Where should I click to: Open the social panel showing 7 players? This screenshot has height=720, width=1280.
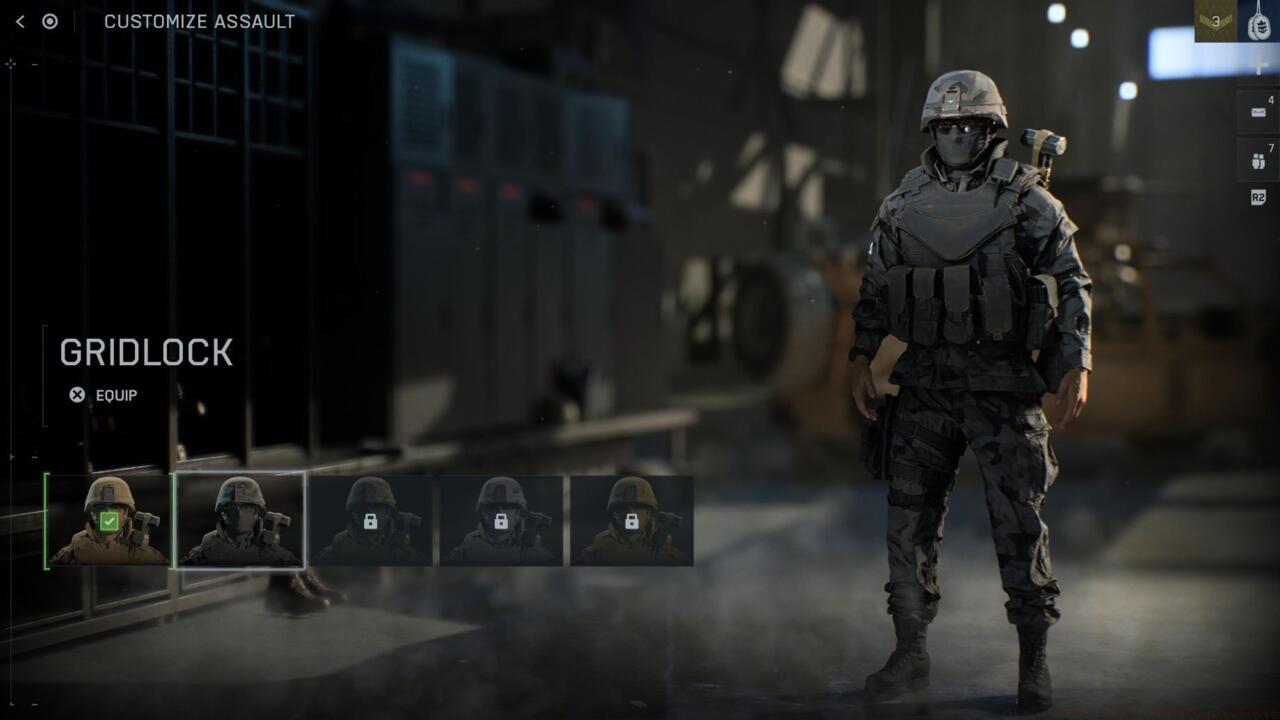coord(1257,160)
